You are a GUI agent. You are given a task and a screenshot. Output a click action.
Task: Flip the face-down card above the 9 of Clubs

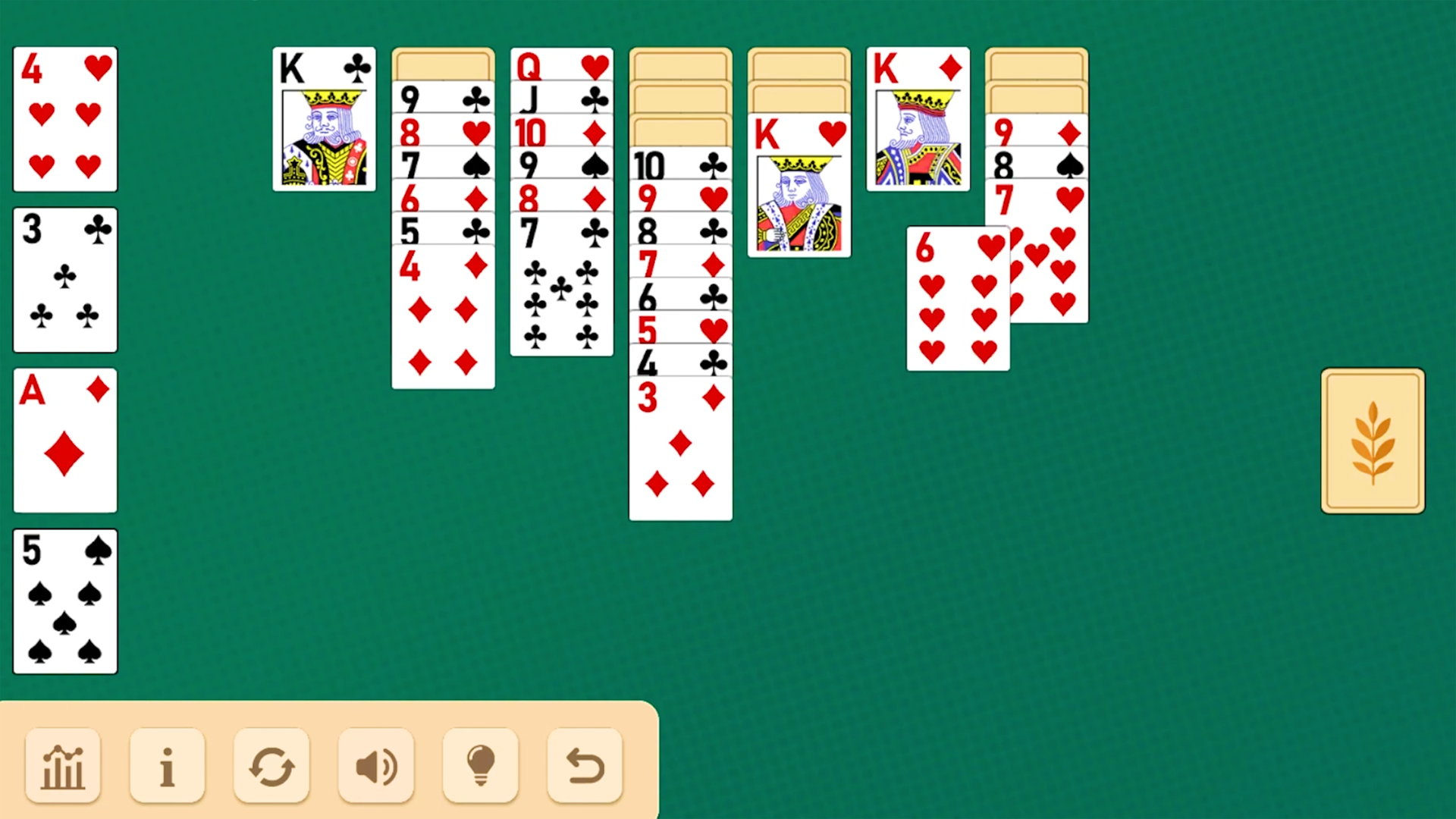[x=443, y=64]
